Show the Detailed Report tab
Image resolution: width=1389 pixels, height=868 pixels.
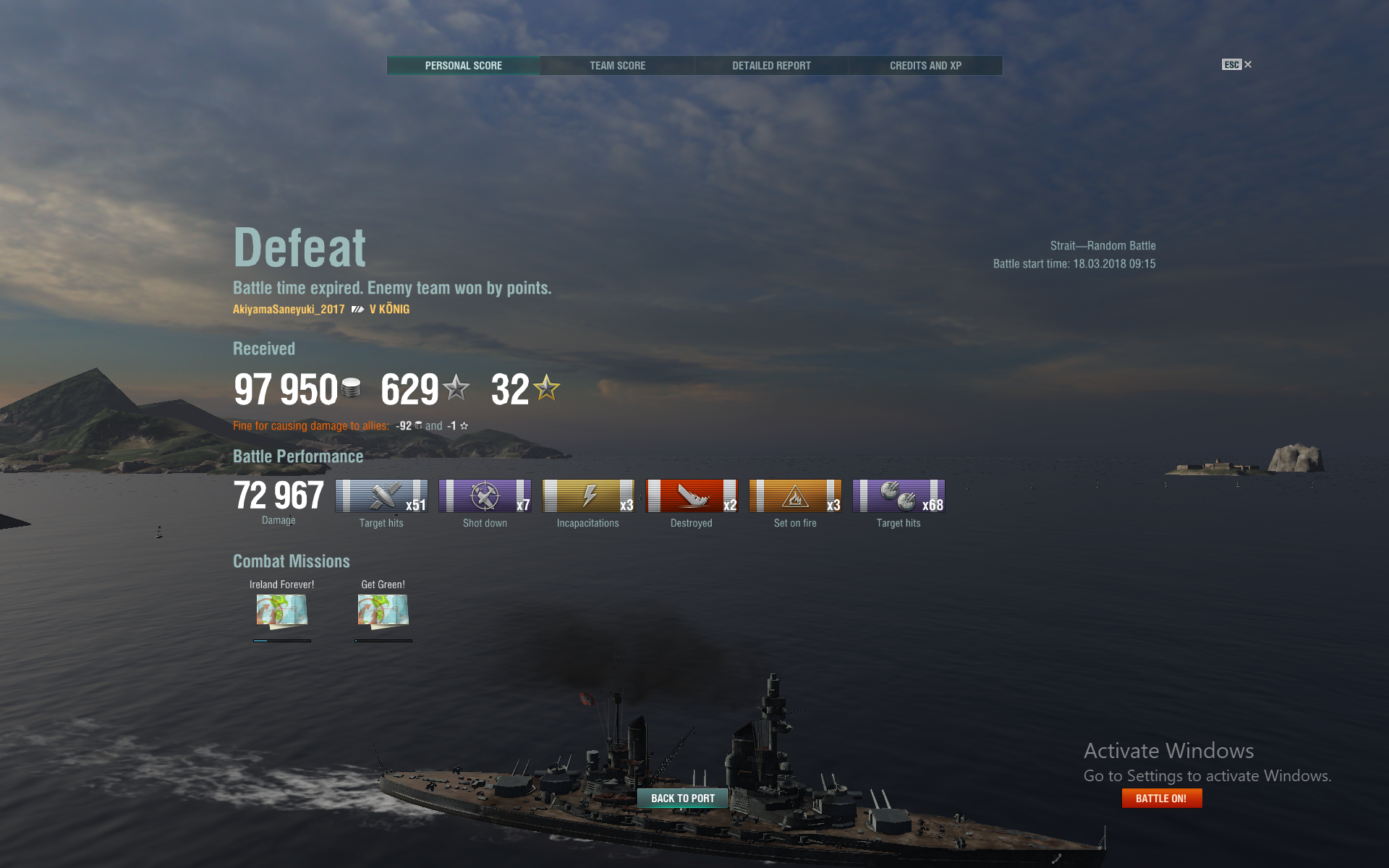[771, 66]
